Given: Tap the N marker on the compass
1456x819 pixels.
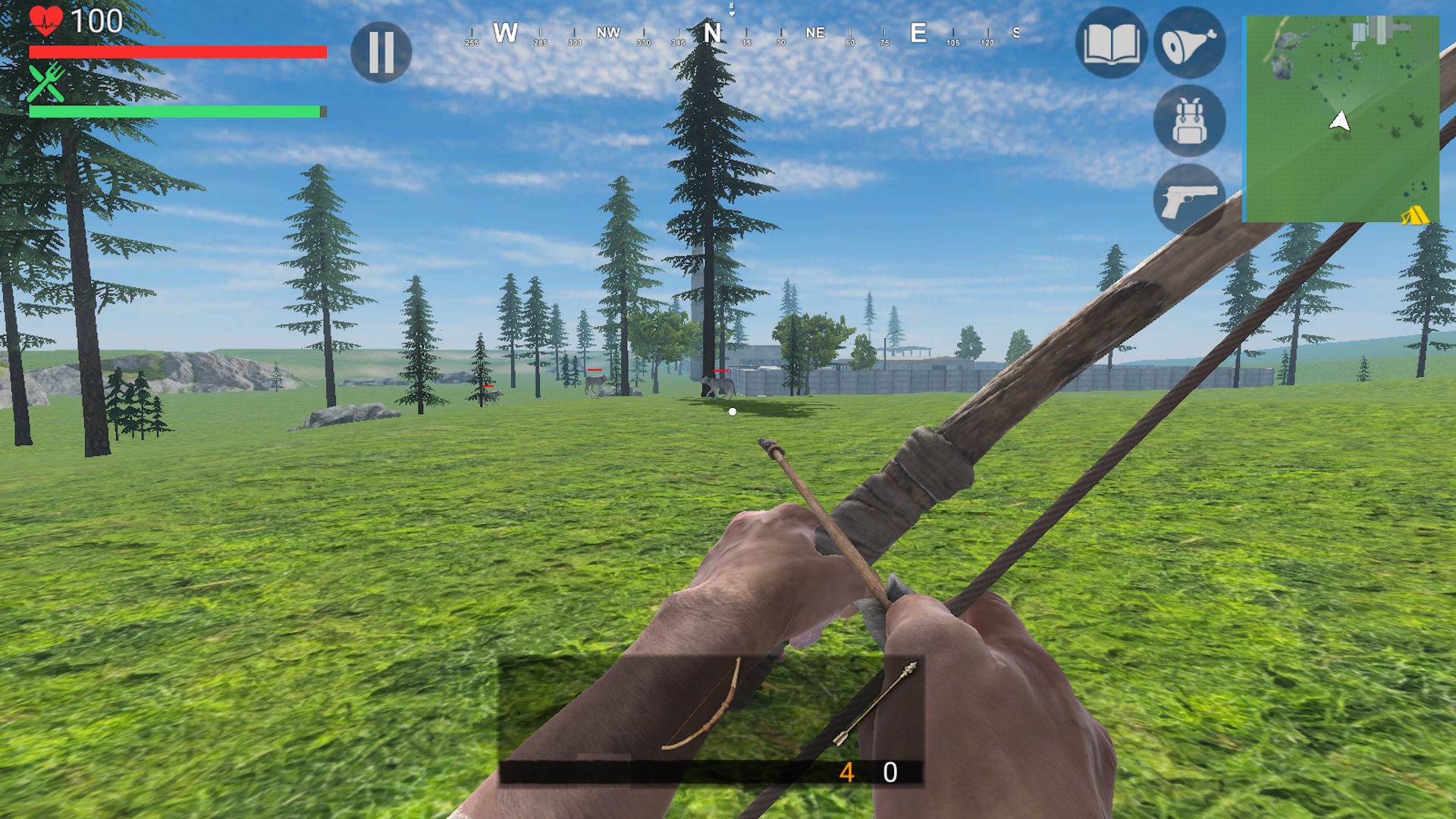Looking at the screenshot, I should point(711,33).
